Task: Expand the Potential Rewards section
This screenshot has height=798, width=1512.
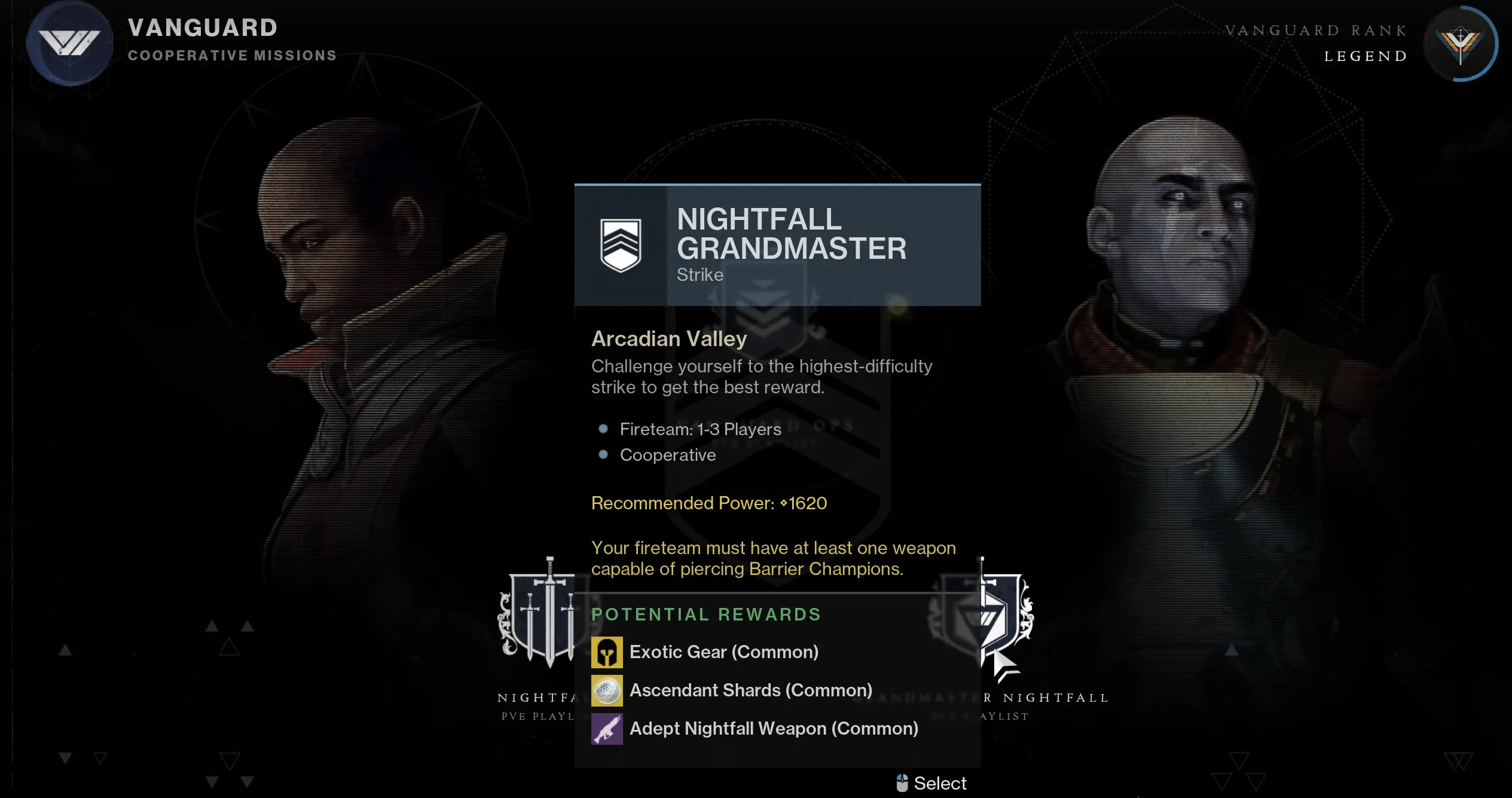Action: tap(707, 614)
